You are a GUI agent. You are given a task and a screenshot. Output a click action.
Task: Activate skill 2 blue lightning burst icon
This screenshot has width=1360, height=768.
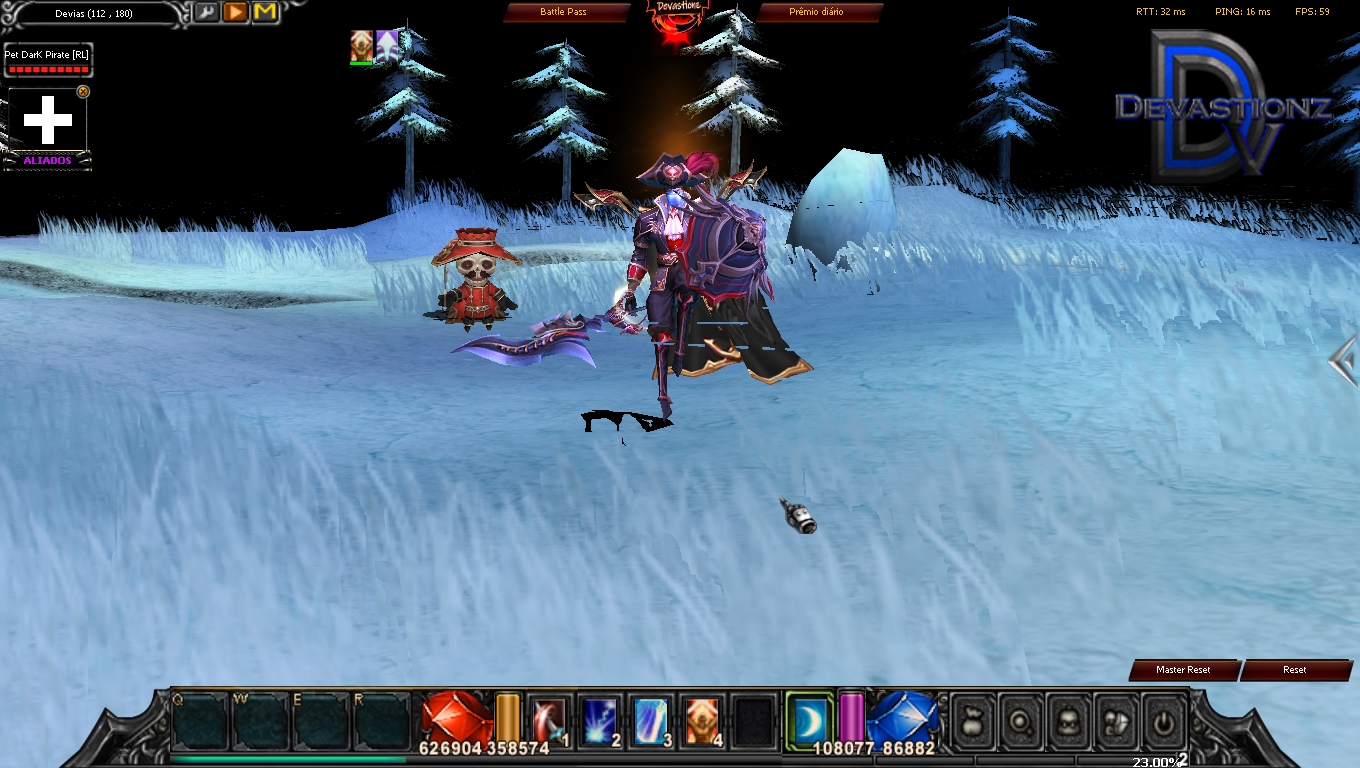599,720
